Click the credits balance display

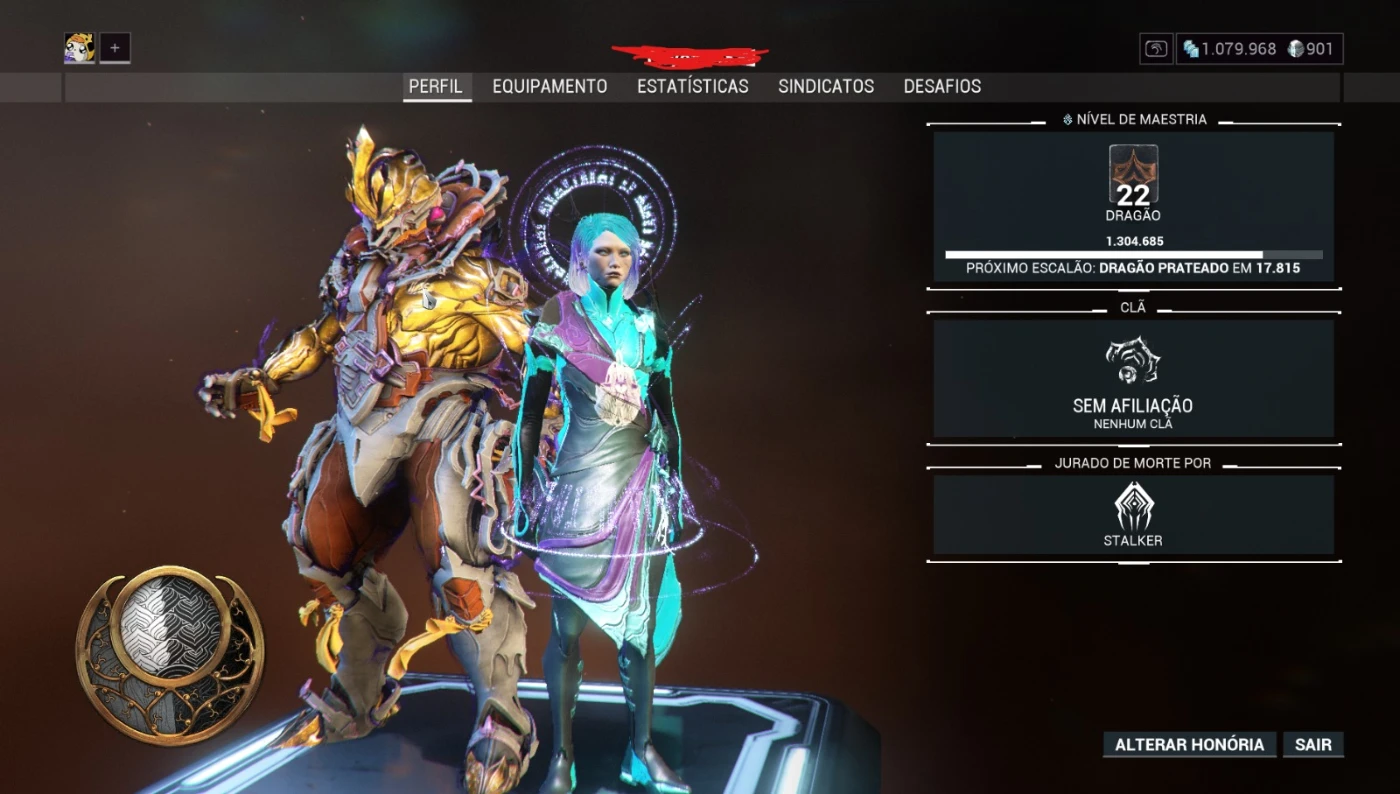tap(1229, 49)
